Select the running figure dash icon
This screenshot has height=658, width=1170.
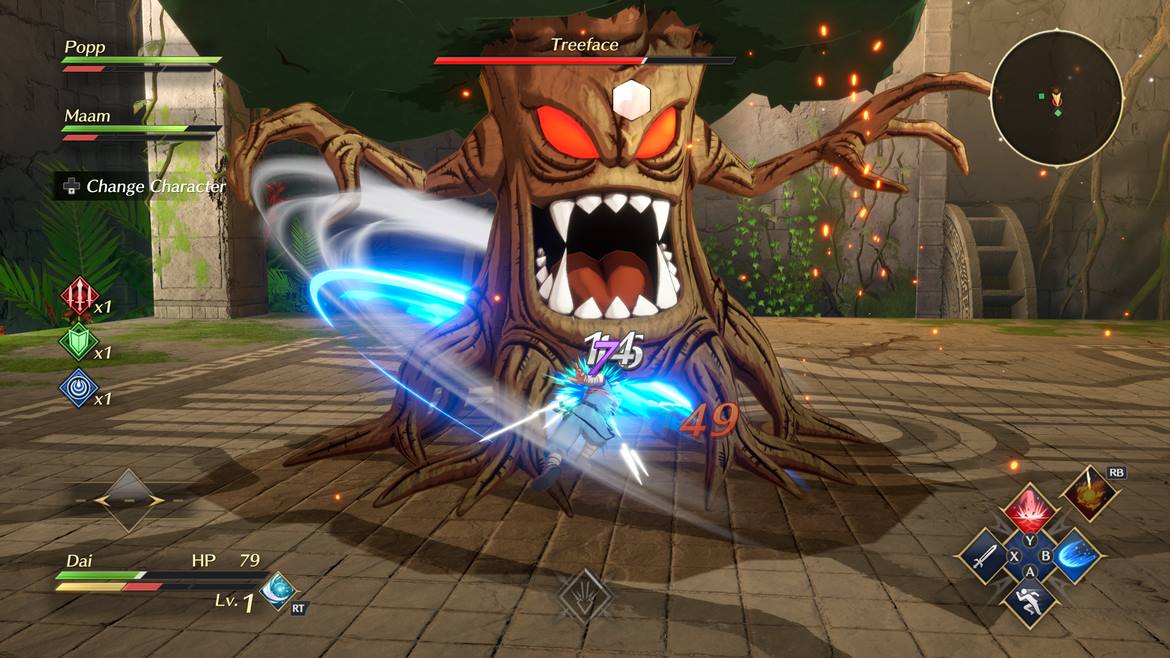coord(1030,602)
